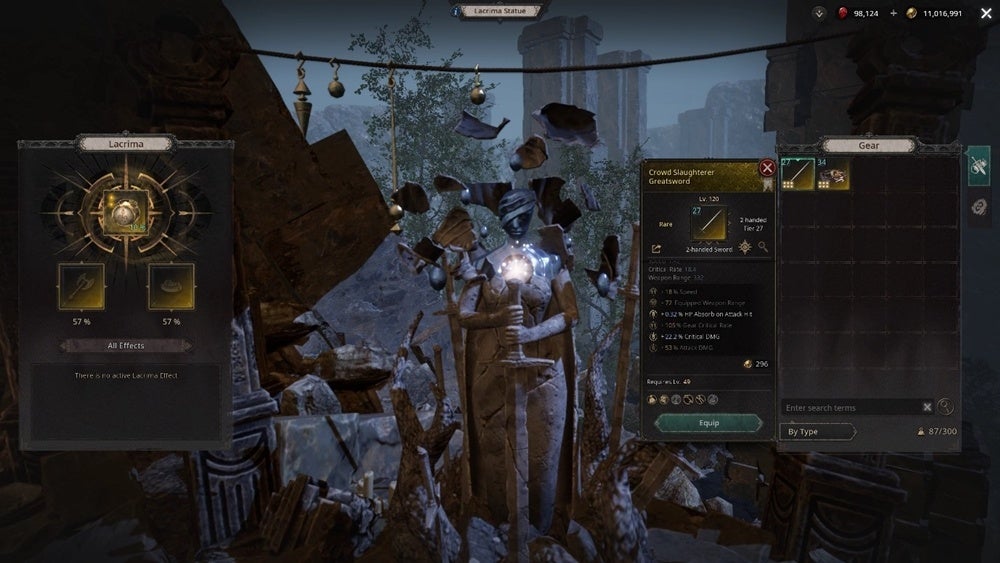Expand the currency dropdown arrow
Image resolution: width=1000 pixels, height=563 pixels.
click(819, 13)
